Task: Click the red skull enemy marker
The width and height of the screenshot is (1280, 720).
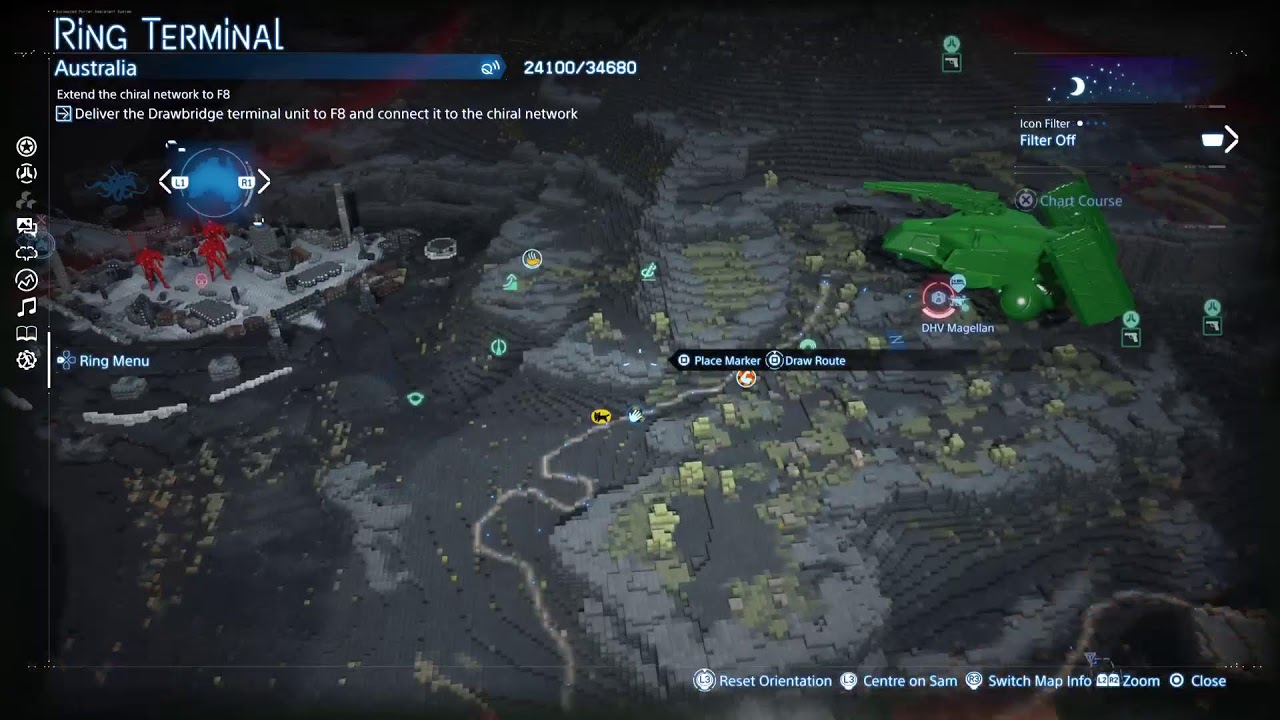Action: tap(202, 281)
